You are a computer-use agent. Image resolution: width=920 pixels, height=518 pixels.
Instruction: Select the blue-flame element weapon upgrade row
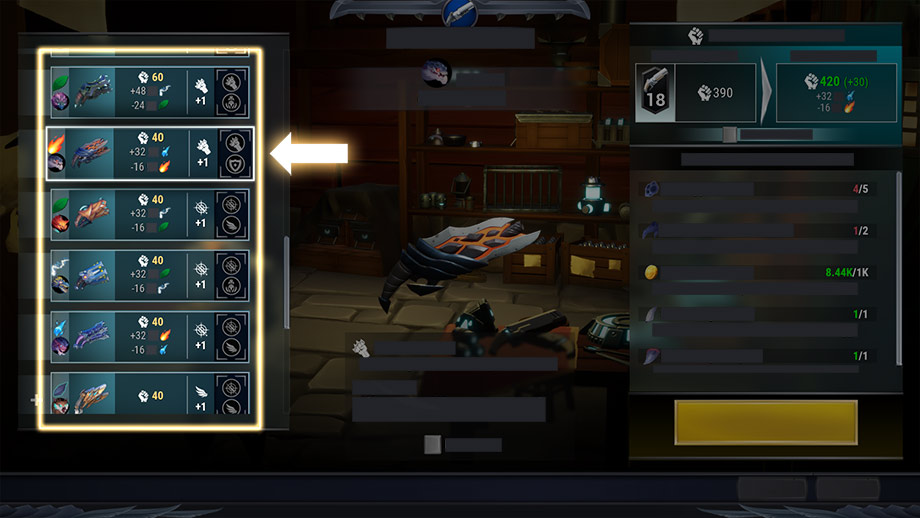(149, 336)
